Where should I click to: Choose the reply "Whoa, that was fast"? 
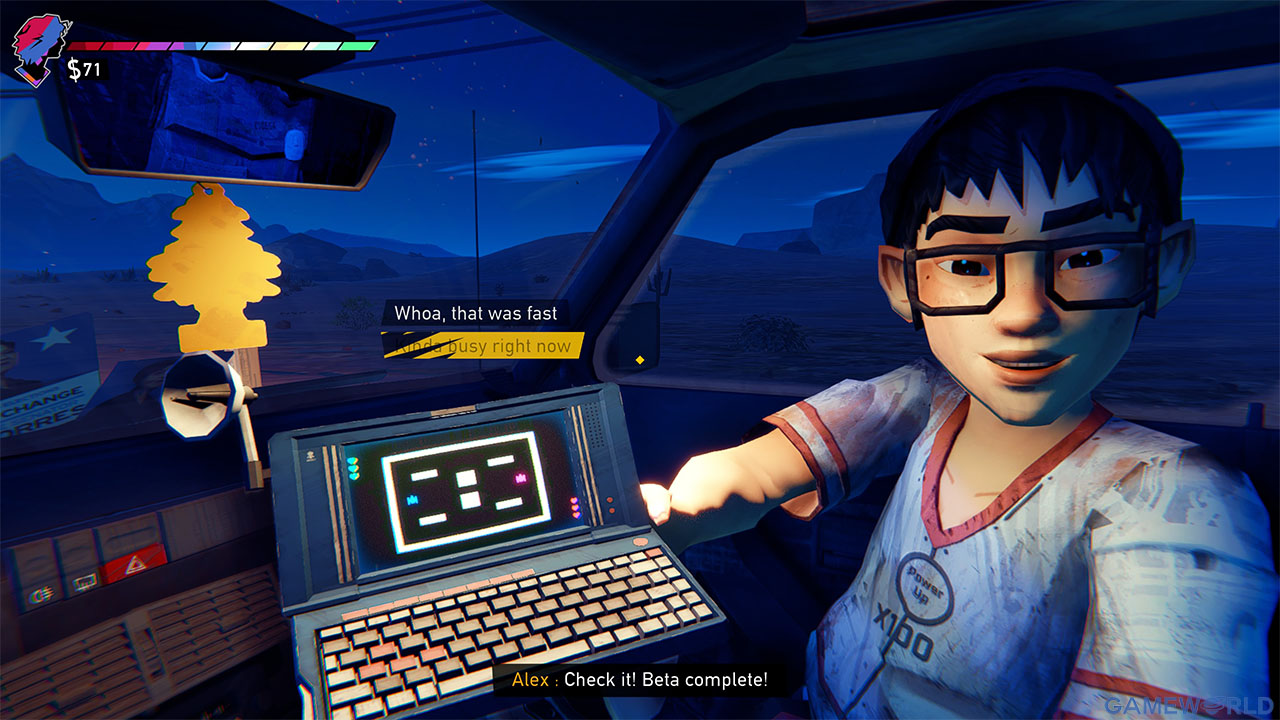coord(475,314)
